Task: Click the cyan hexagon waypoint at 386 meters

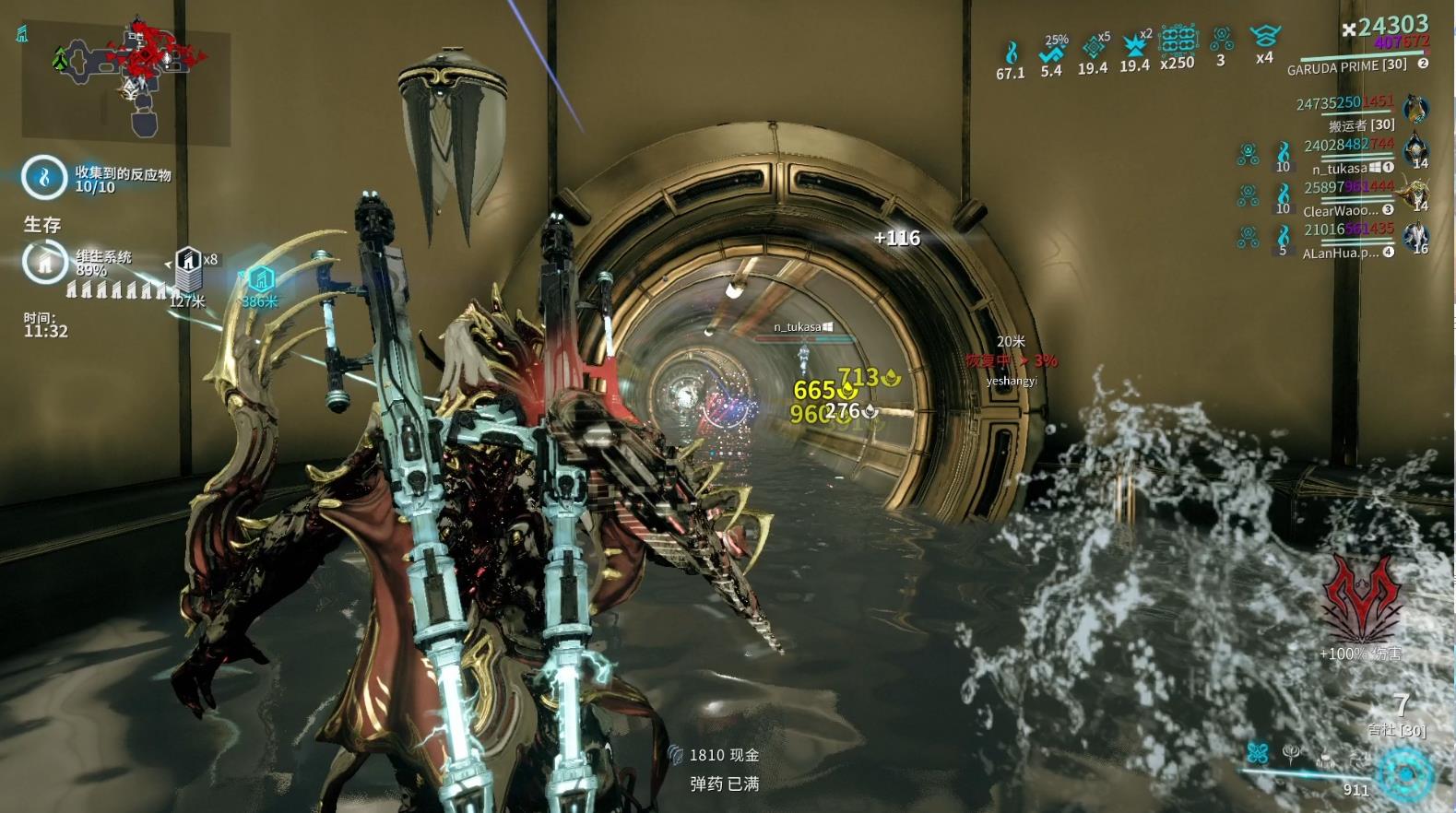Action: click(260, 277)
